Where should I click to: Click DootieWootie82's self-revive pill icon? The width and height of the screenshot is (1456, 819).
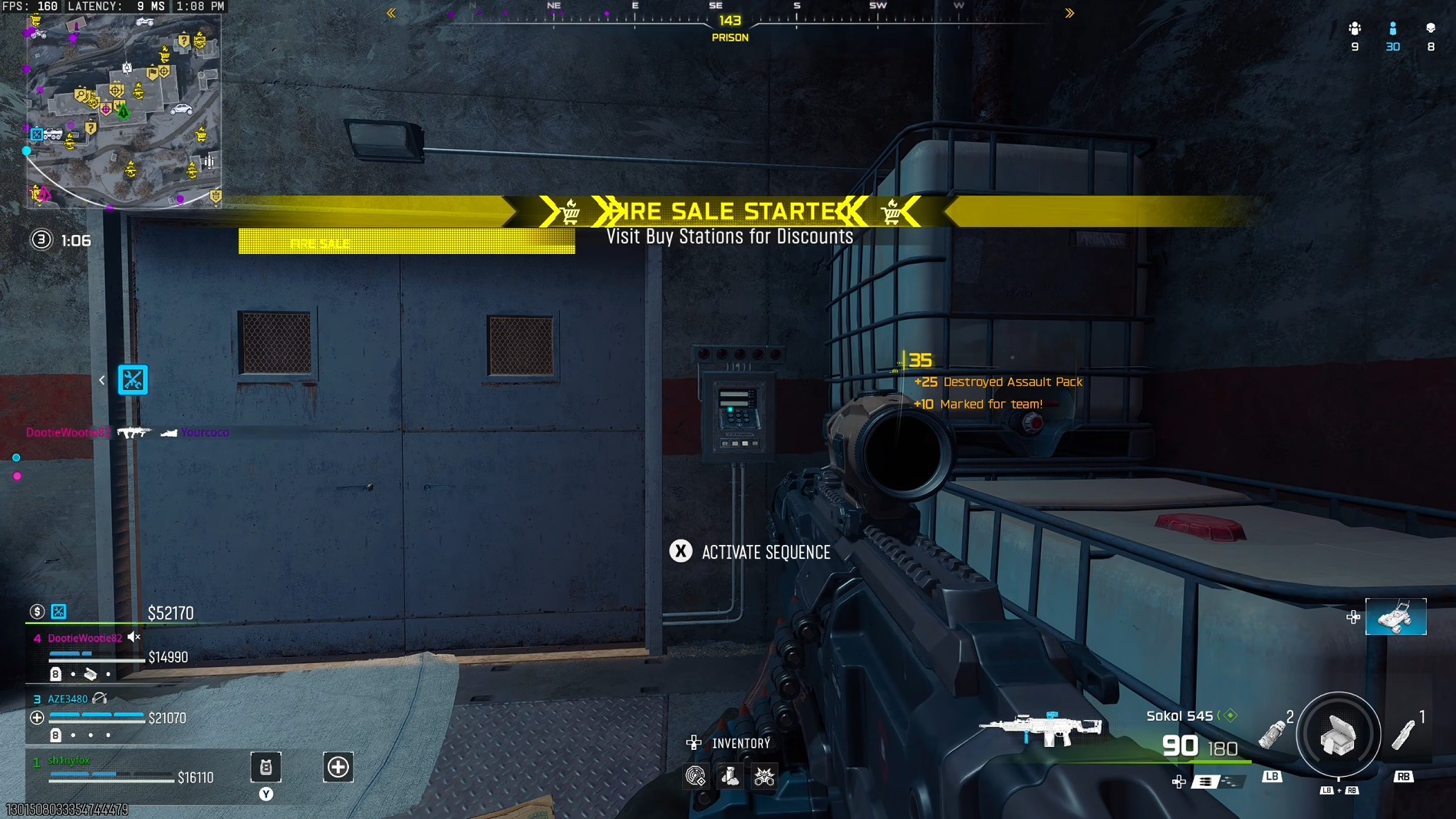[91, 675]
